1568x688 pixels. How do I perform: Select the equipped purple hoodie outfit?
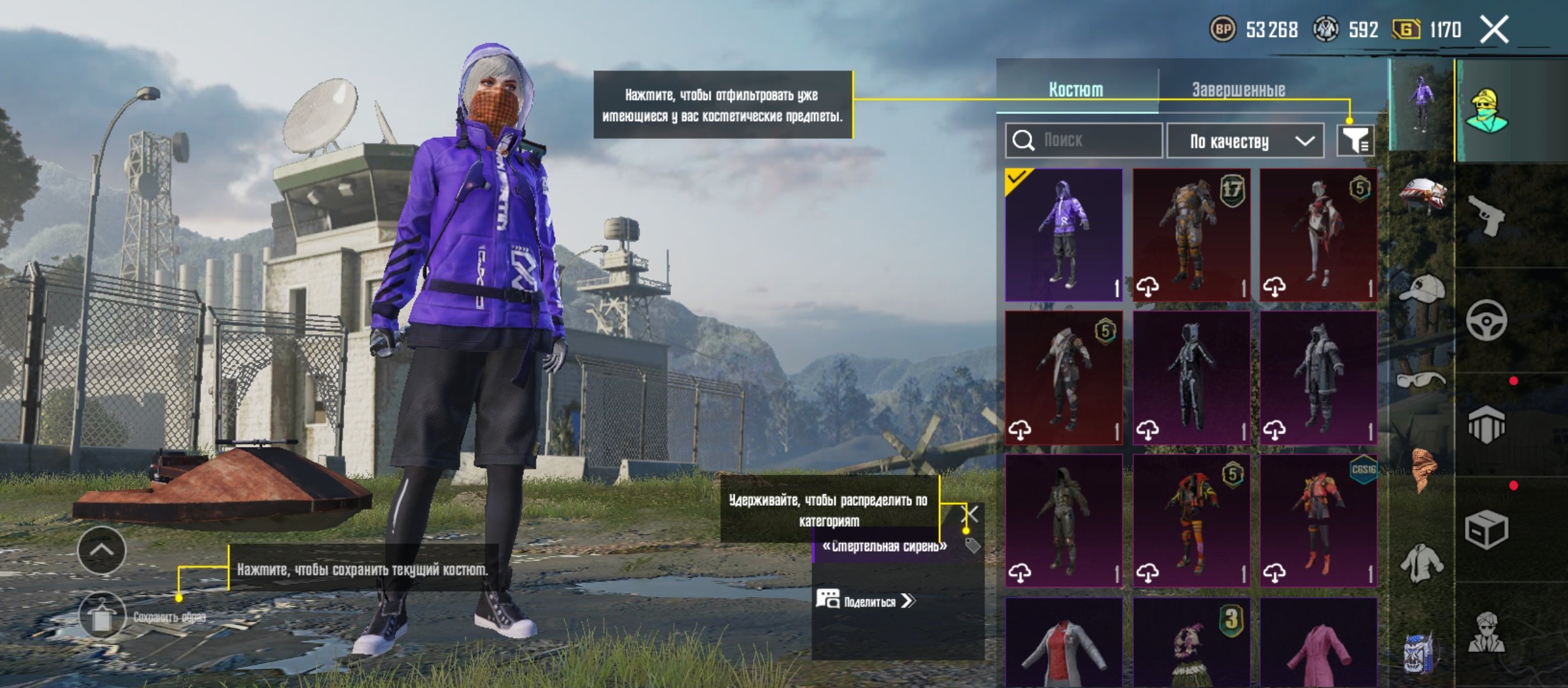tap(1064, 235)
